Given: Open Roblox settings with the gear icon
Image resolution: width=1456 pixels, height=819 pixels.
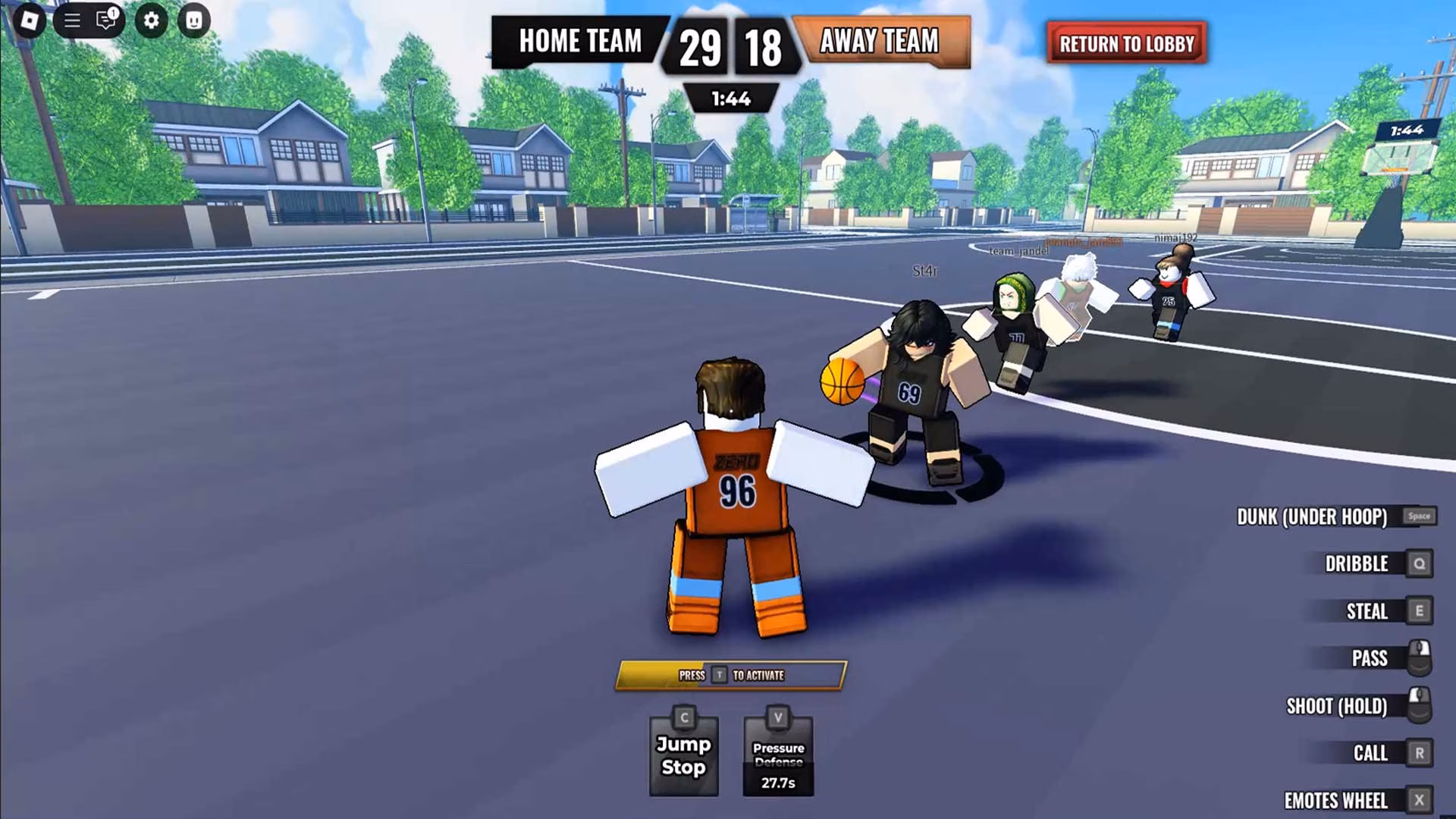Looking at the screenshot, I should pyautogui.click(x=152, y=21).
